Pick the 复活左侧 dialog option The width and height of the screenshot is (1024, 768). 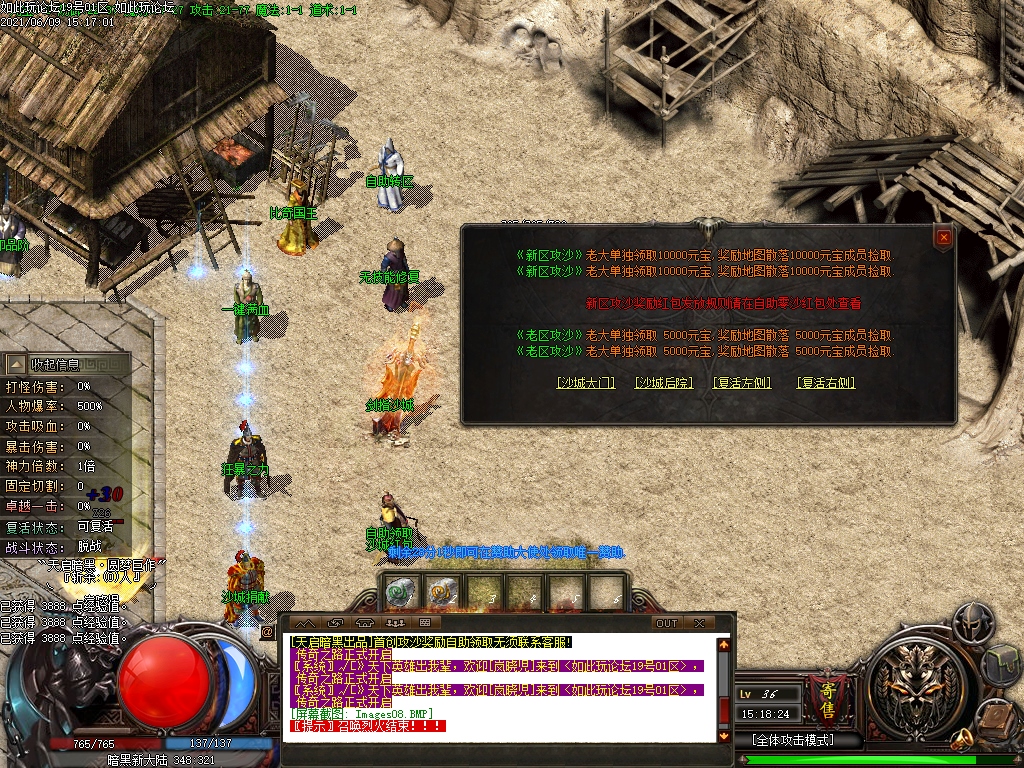tap(742, 383)
